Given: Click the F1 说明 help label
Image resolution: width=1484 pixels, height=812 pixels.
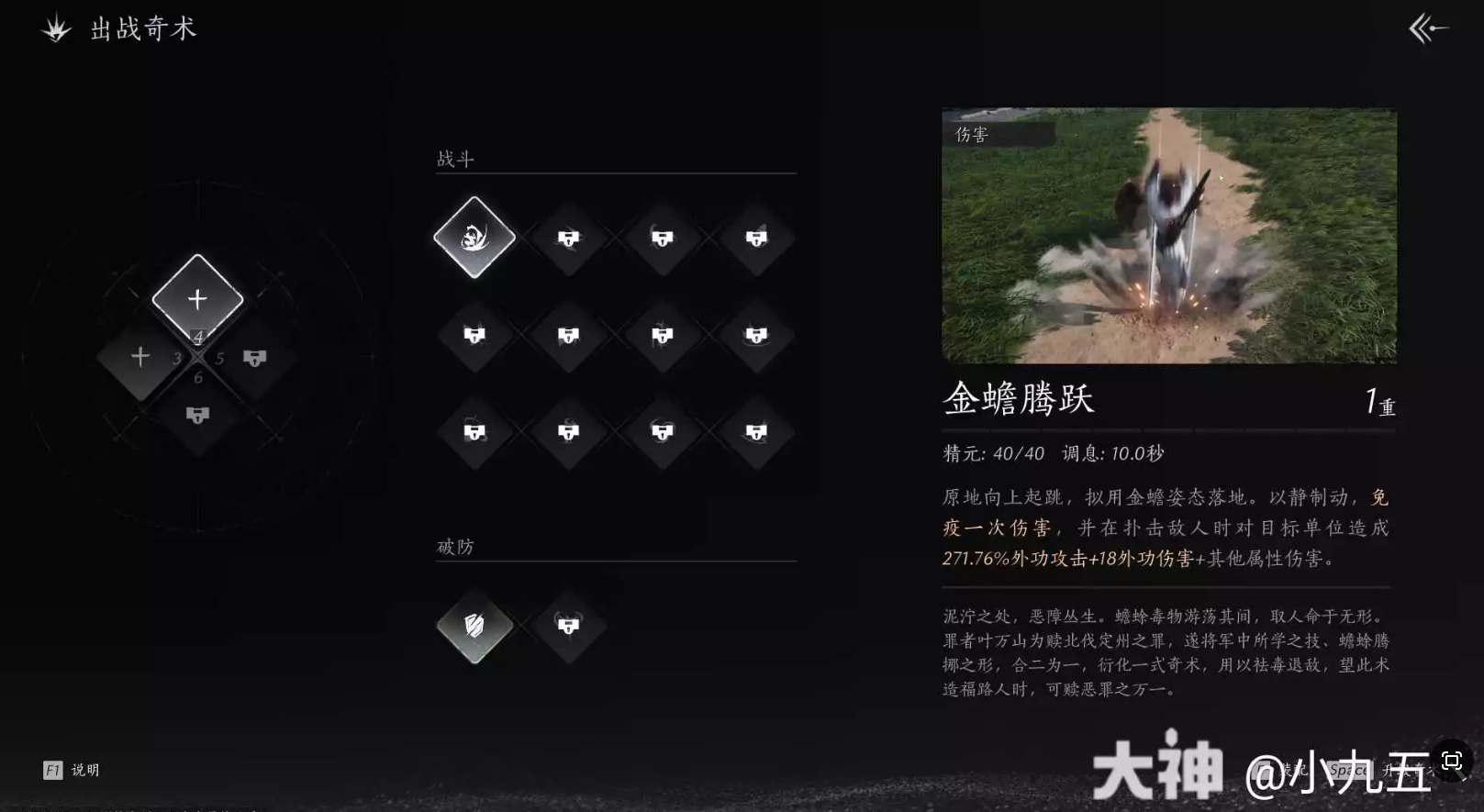Looking at the screenshot, I should (x=72, y=770).
